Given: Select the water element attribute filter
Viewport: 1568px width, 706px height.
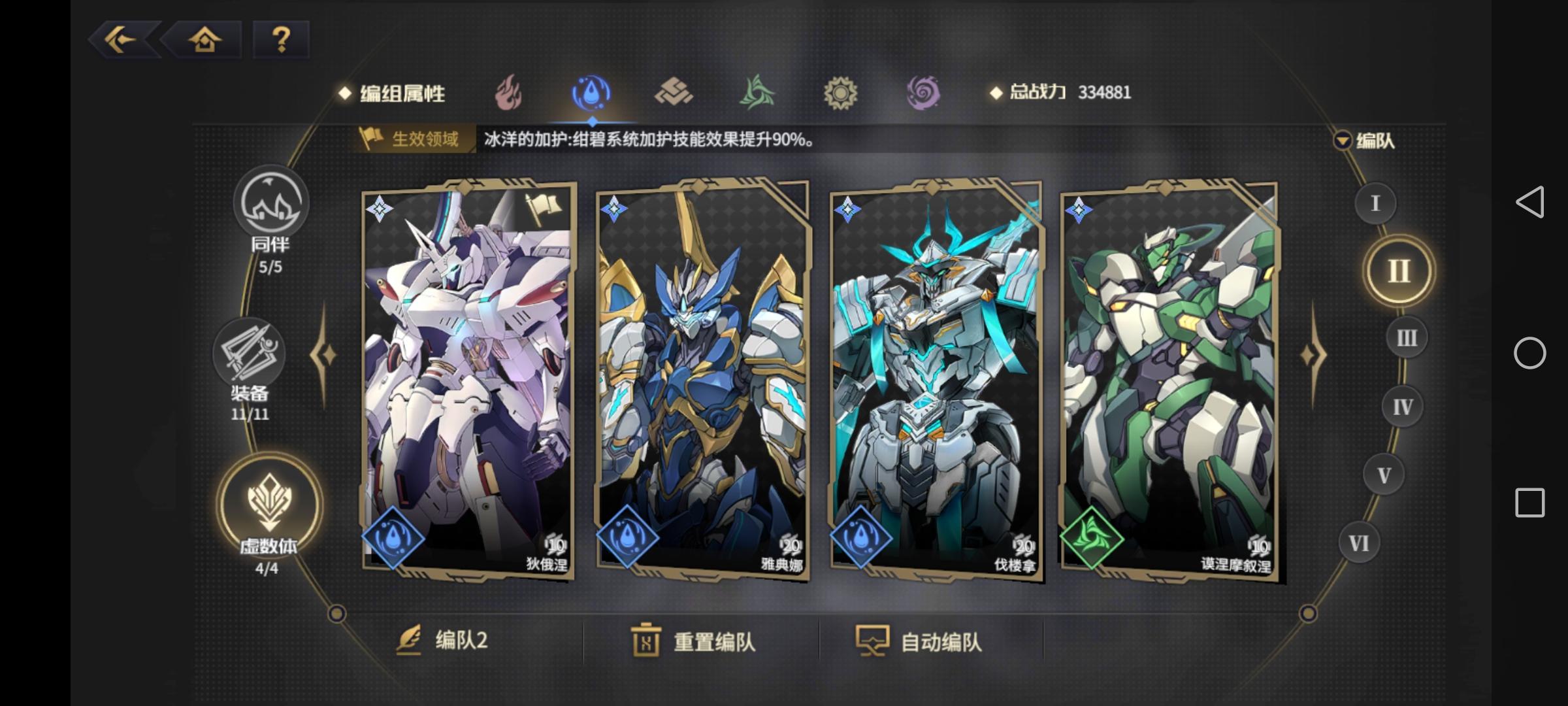Looking at the screenshot, I should (590, 93).
